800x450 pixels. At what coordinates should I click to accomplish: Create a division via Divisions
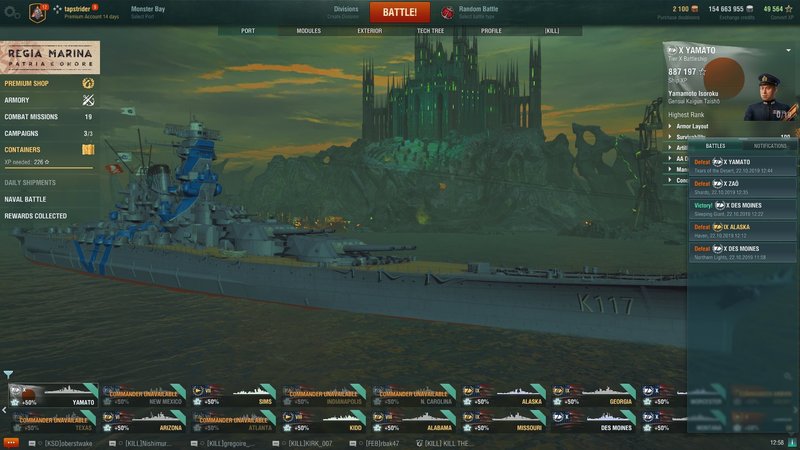(345, 12)
